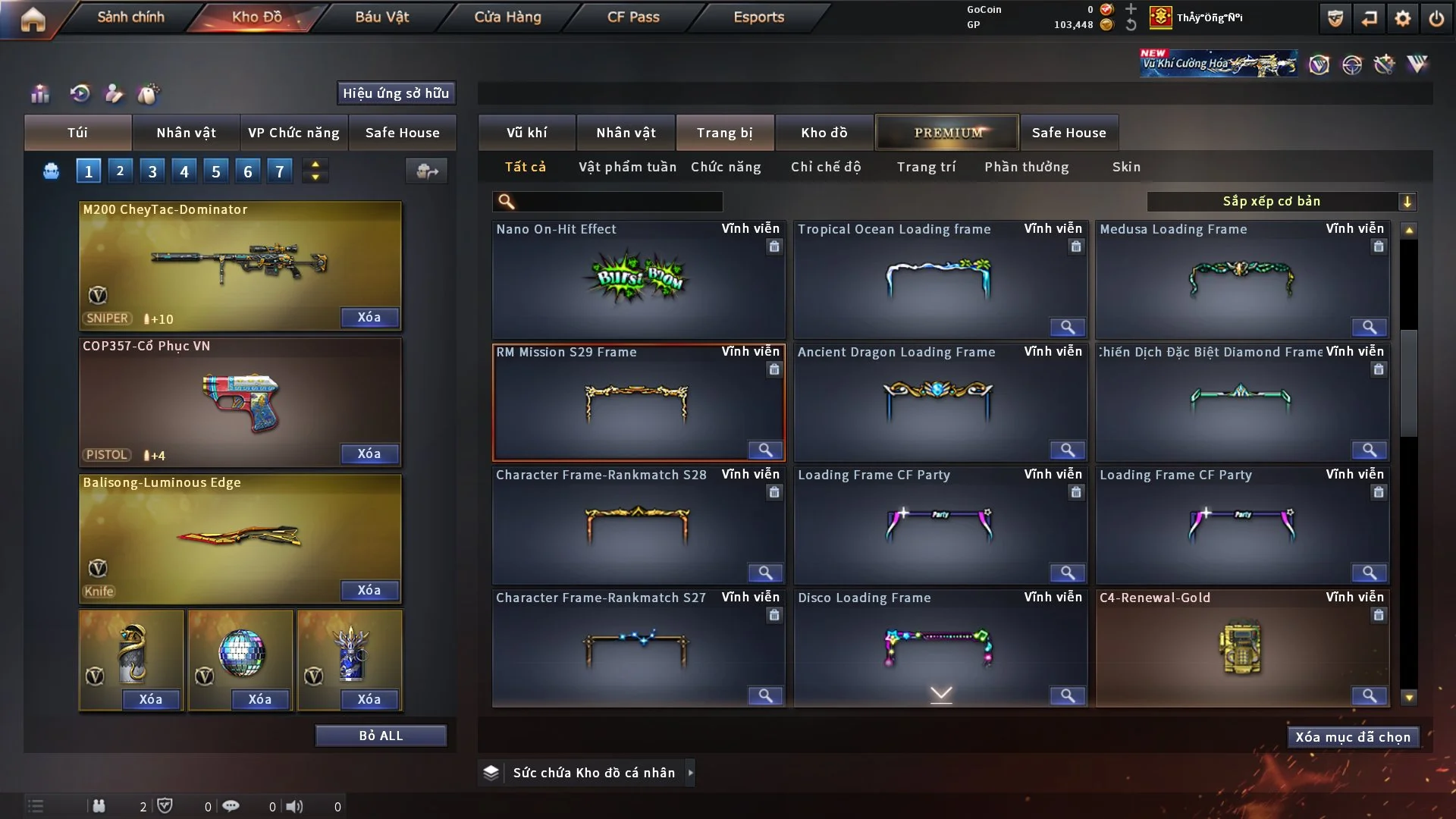This screenshot has height=819, width=1456.
Task: Open the Báu Vật menu
Action: (381, 17)
